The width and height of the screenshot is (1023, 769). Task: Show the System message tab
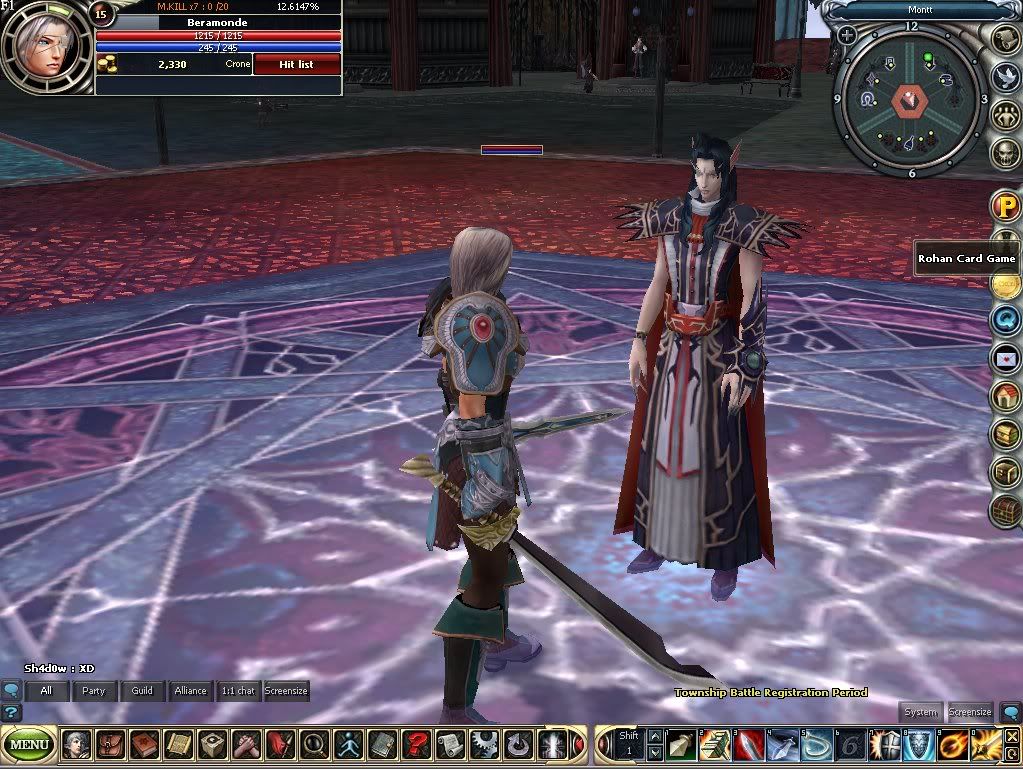click(x=920, y=712)
